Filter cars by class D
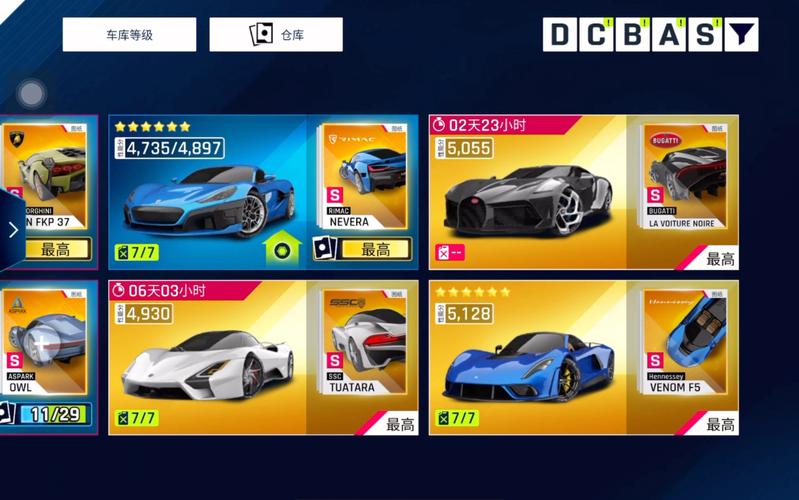The height and width of the screenshot is (500, 799). click(x=561, y=35)
